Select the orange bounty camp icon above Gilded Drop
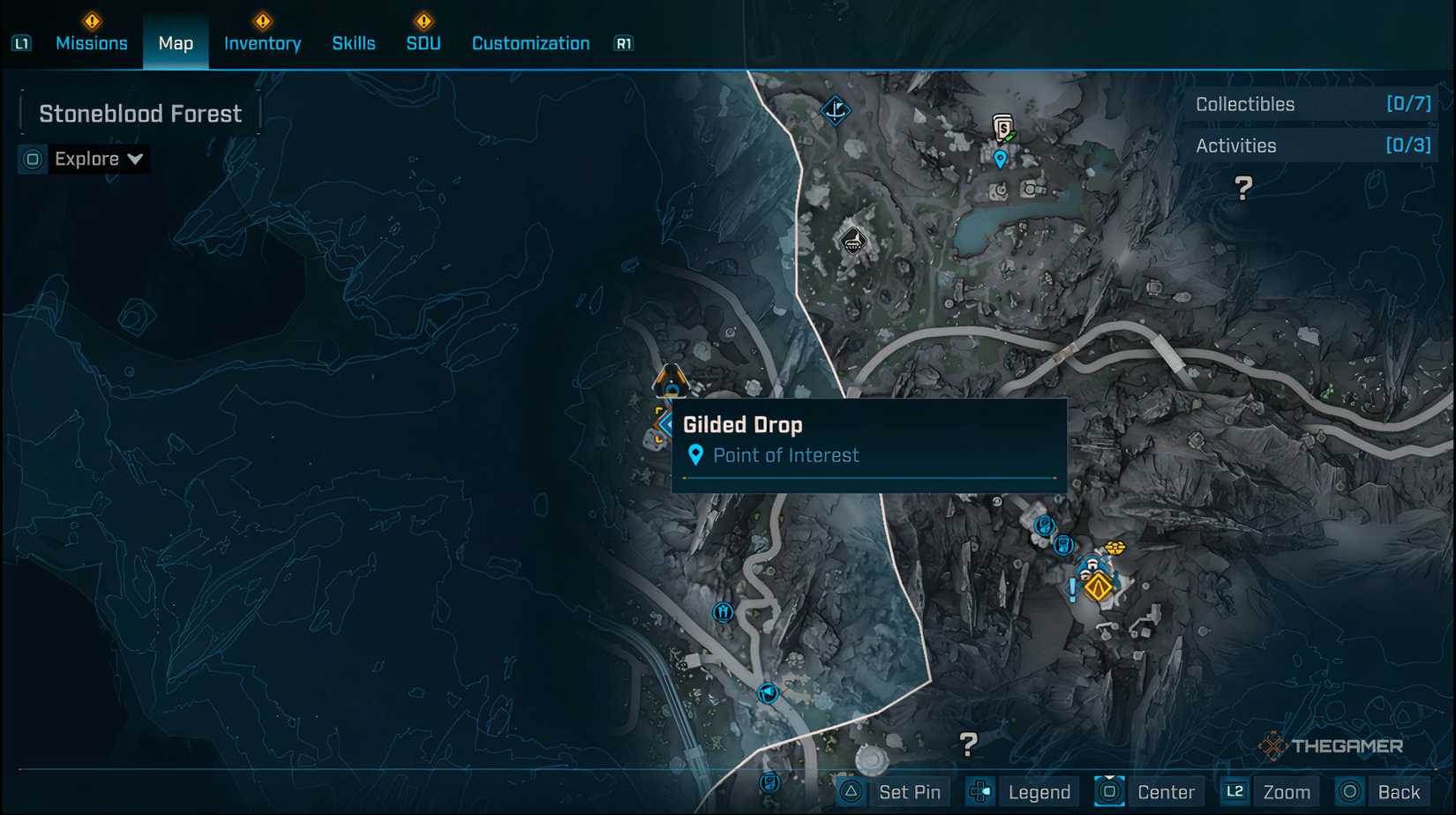The image size is (1456, 815). pyautogui.click(x=671, y=378)
